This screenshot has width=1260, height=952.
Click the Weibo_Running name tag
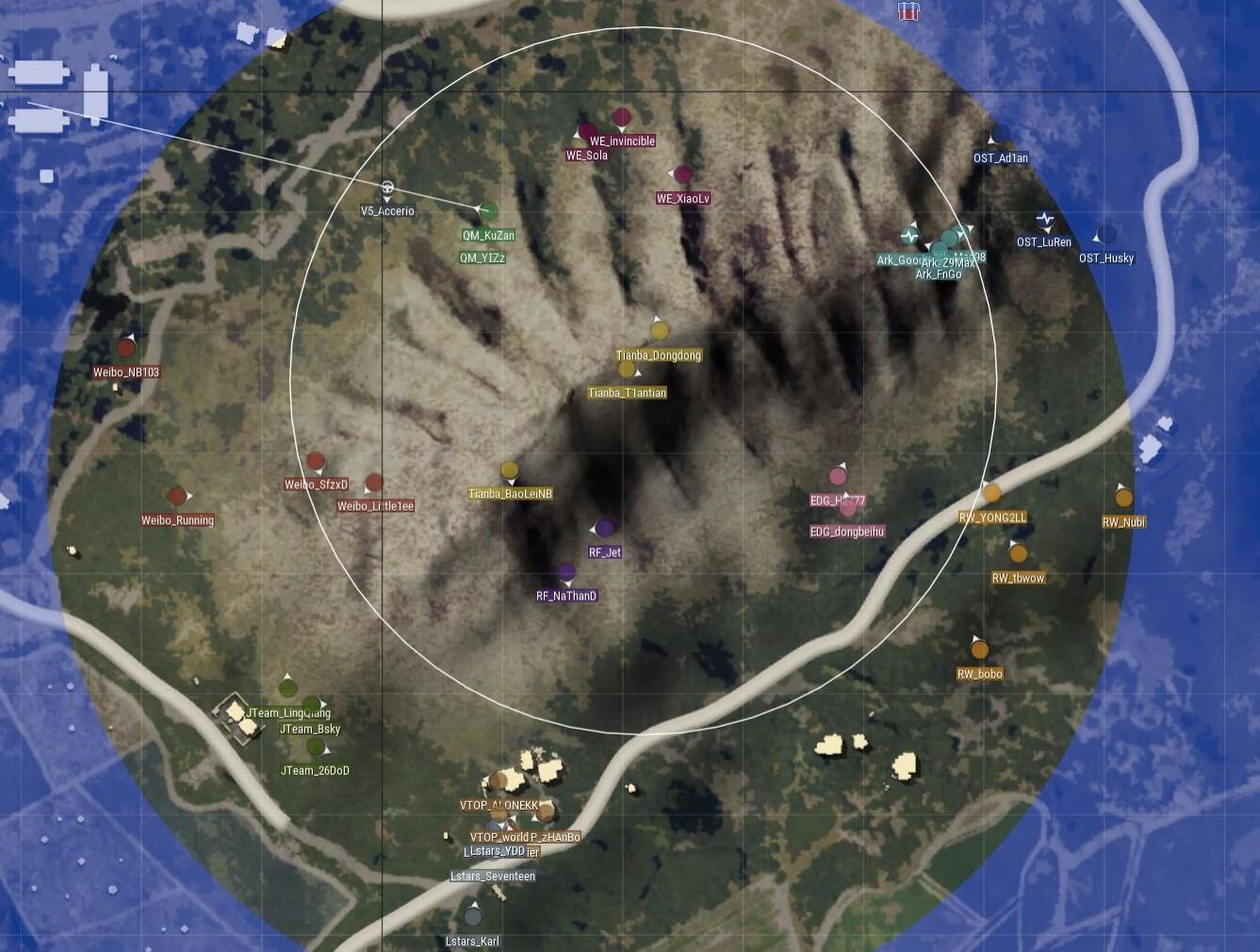(x=178, y=520)
